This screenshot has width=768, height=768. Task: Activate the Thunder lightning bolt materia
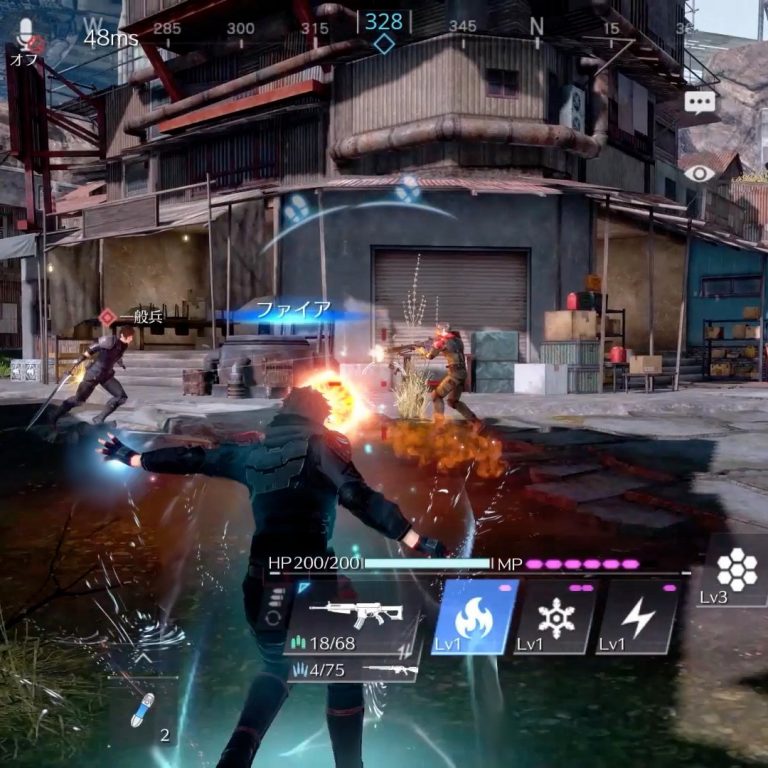[x=637, y=617]
